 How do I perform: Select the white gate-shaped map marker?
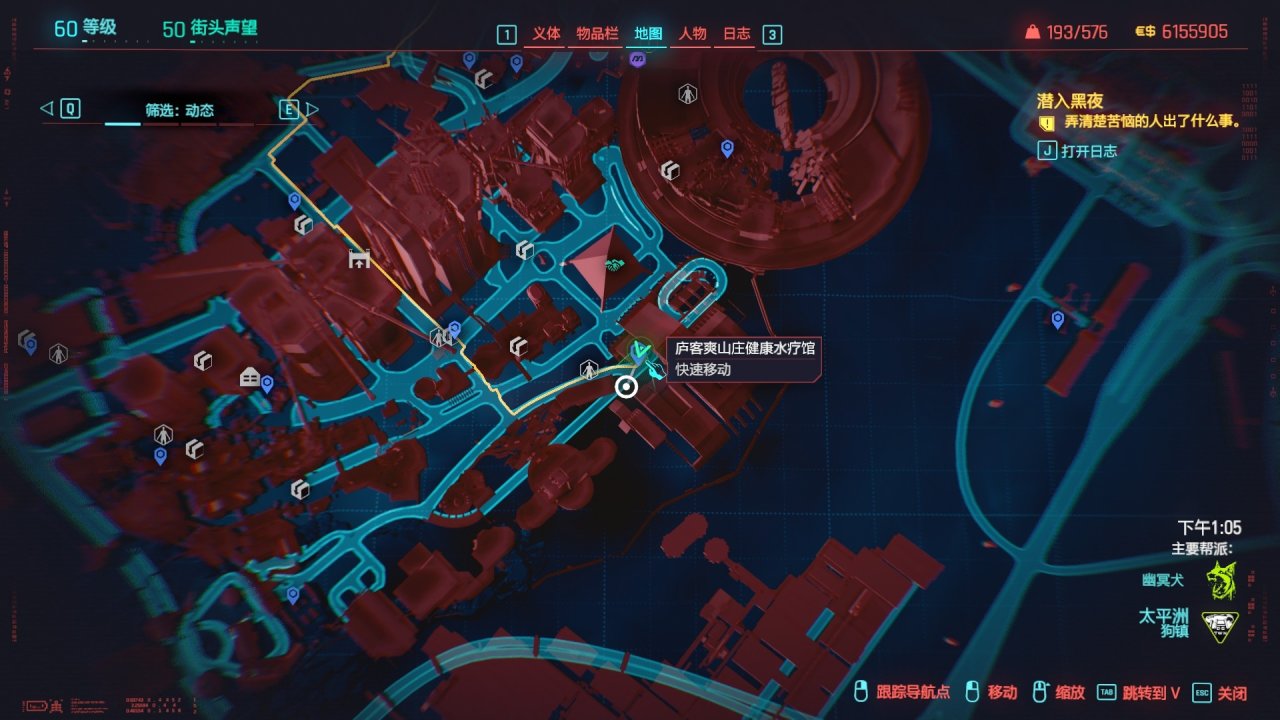(359, 260)
